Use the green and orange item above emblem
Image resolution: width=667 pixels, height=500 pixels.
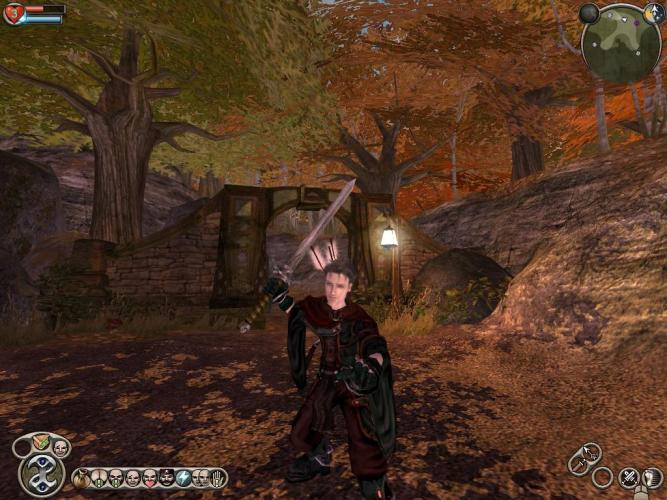click(x=40, y=443)
